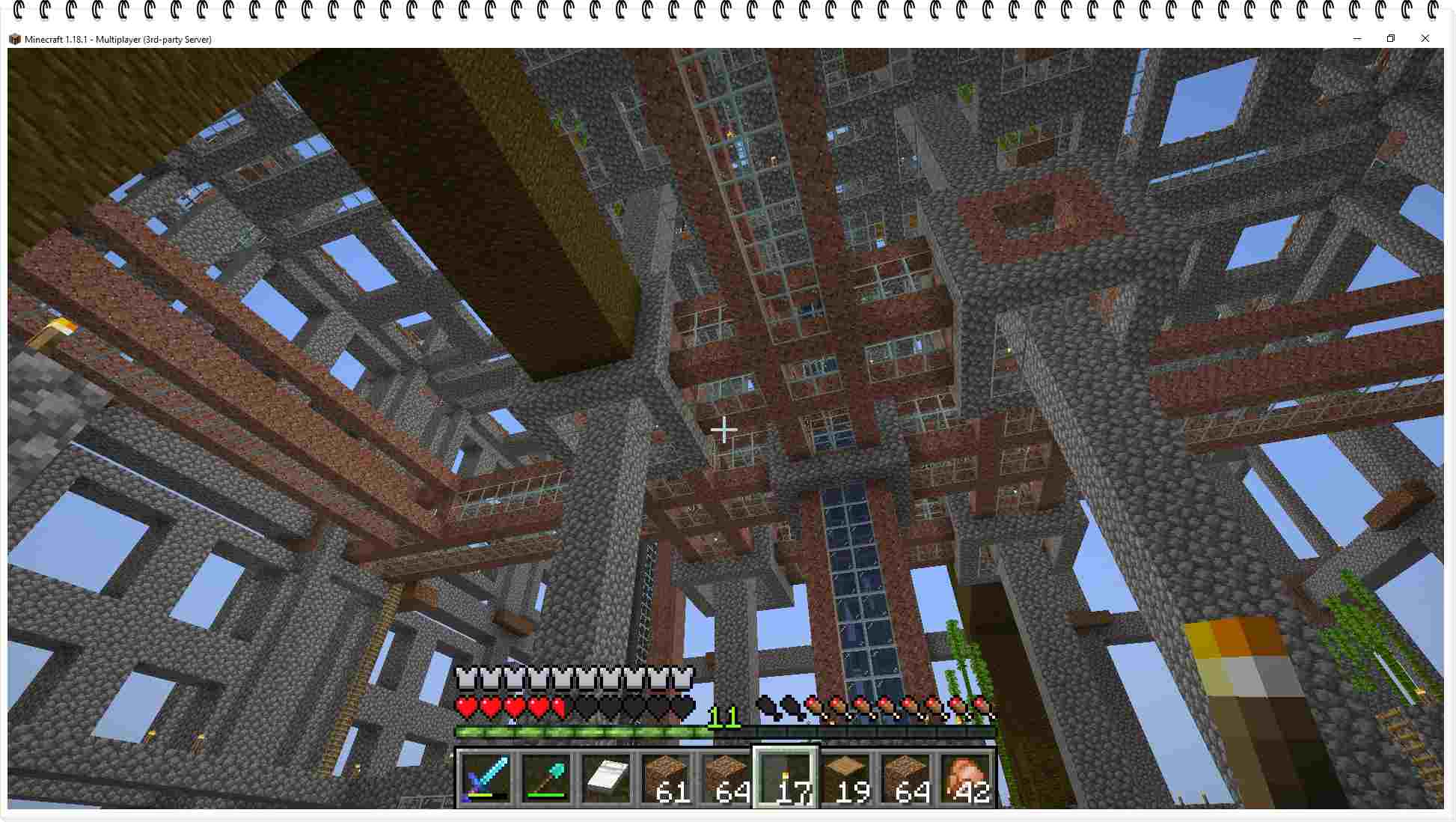Minimize the Minecraft window
This screenshot has height=822, width=1456.
[1357, 39]
